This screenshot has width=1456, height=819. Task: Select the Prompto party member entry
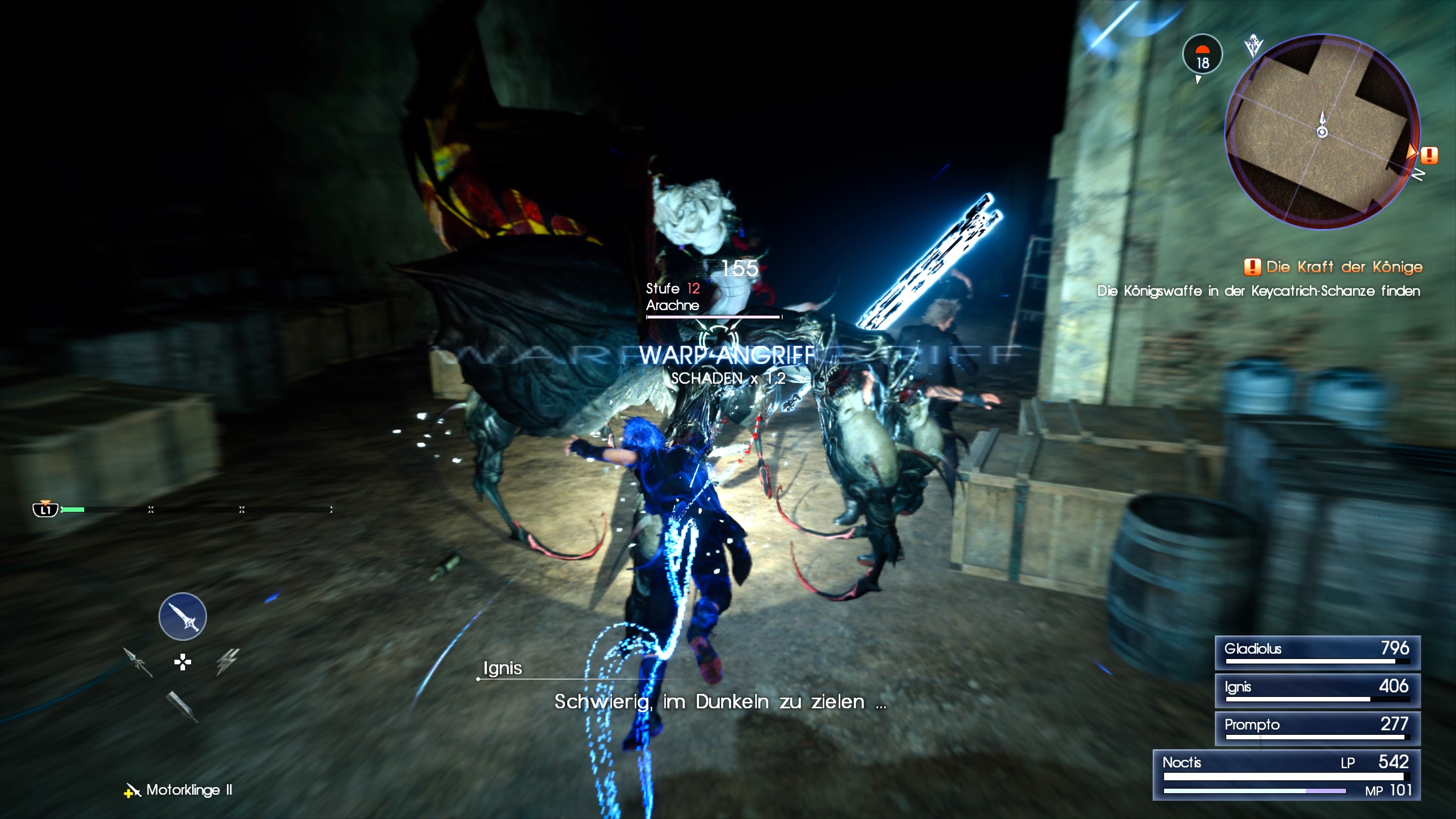(x=1317, y=727)
